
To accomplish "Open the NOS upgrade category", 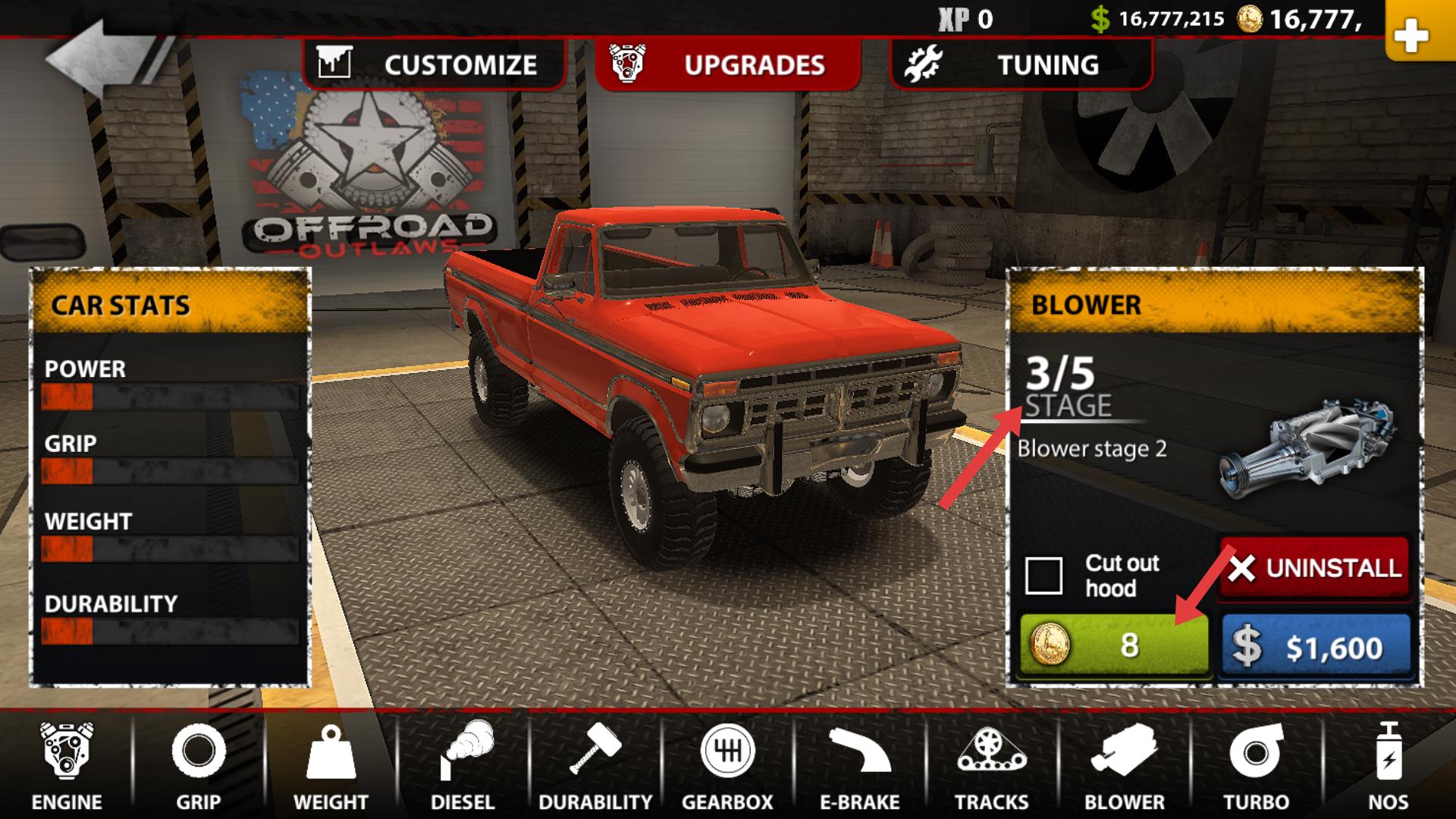I will pyautogui.click(x=1388, y=766).
